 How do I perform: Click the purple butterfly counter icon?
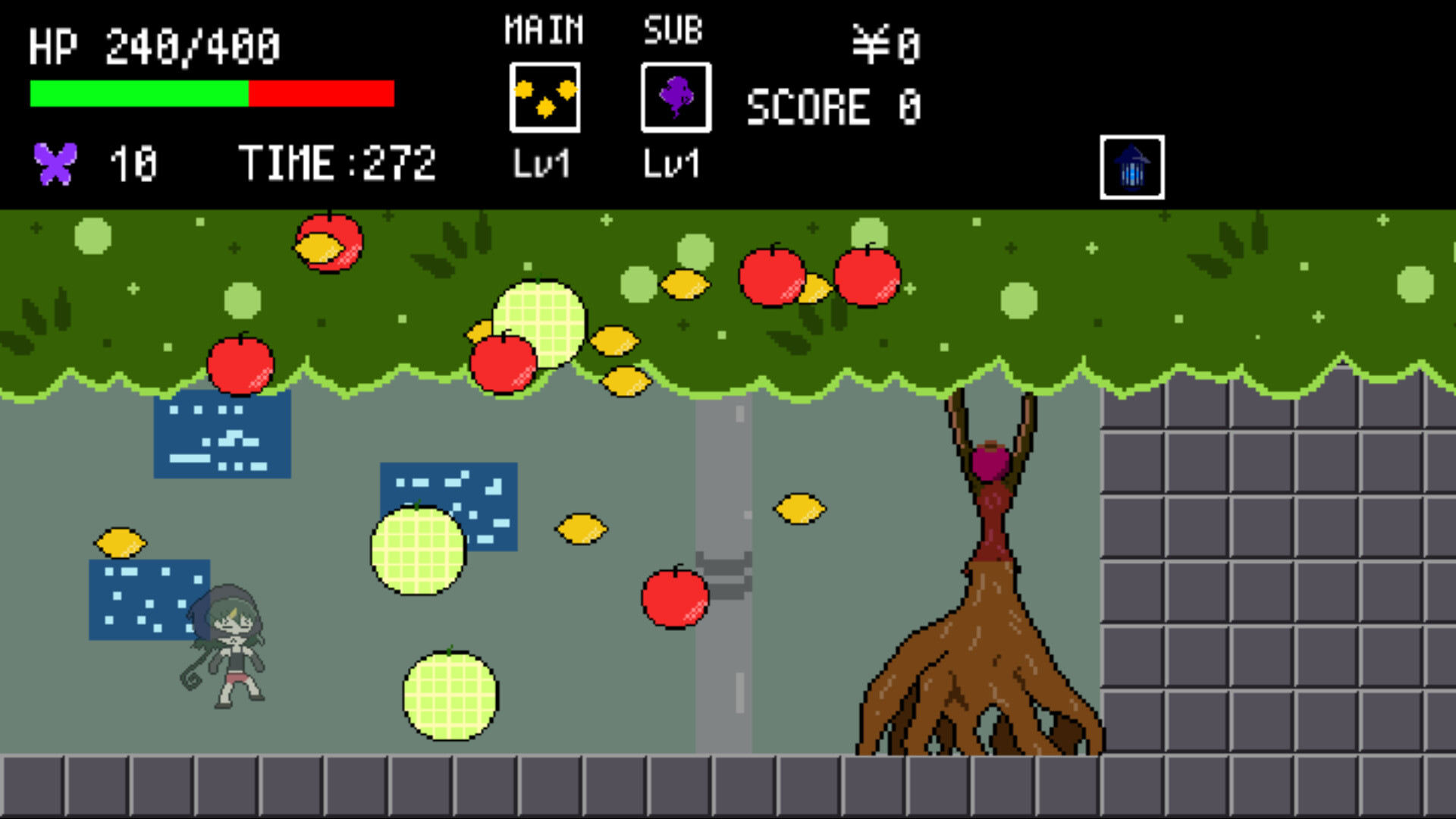point(55,161)
